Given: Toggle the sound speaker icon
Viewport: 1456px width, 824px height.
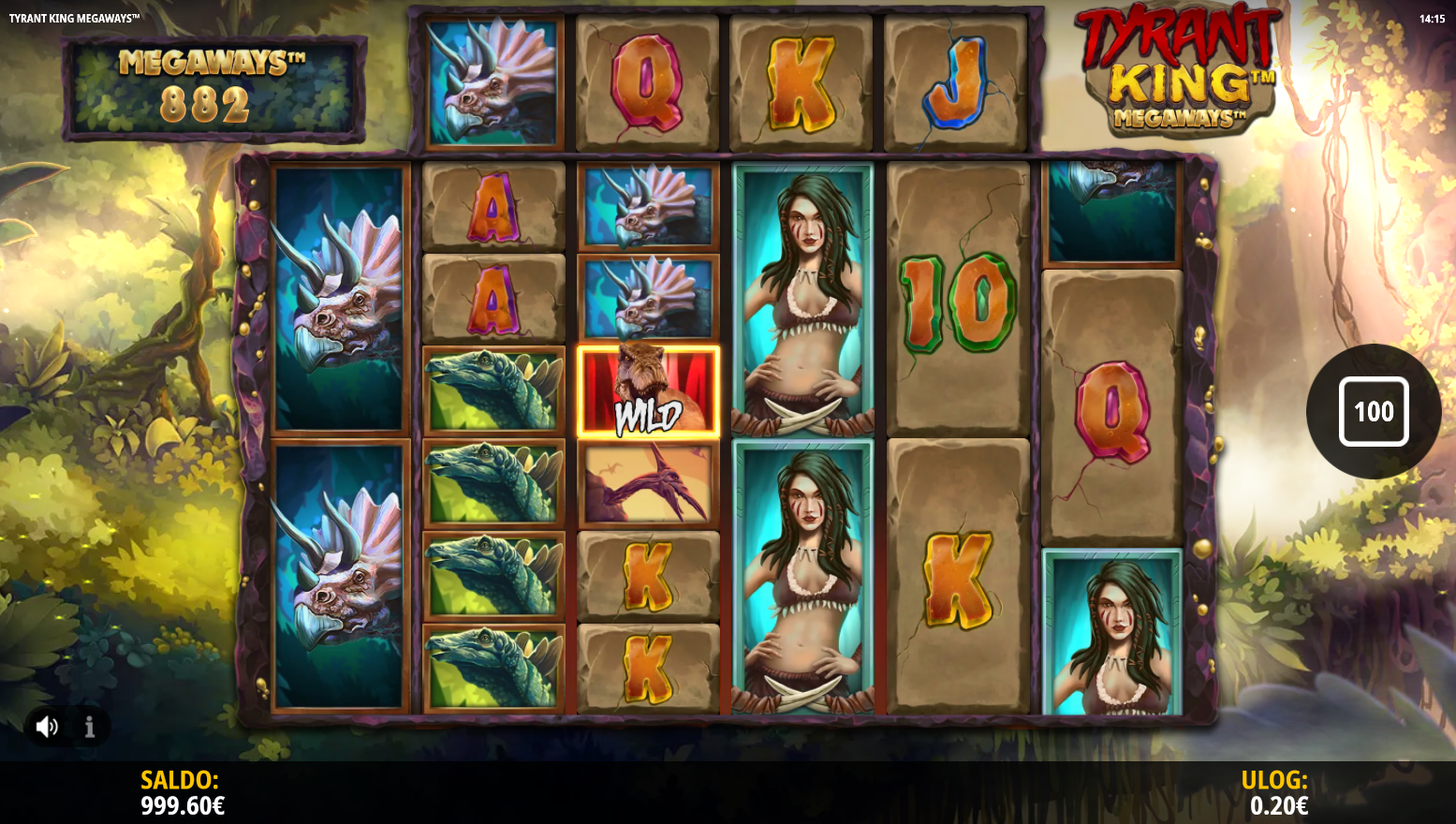Looking at the screenshot, I should [x=47, y=727].
